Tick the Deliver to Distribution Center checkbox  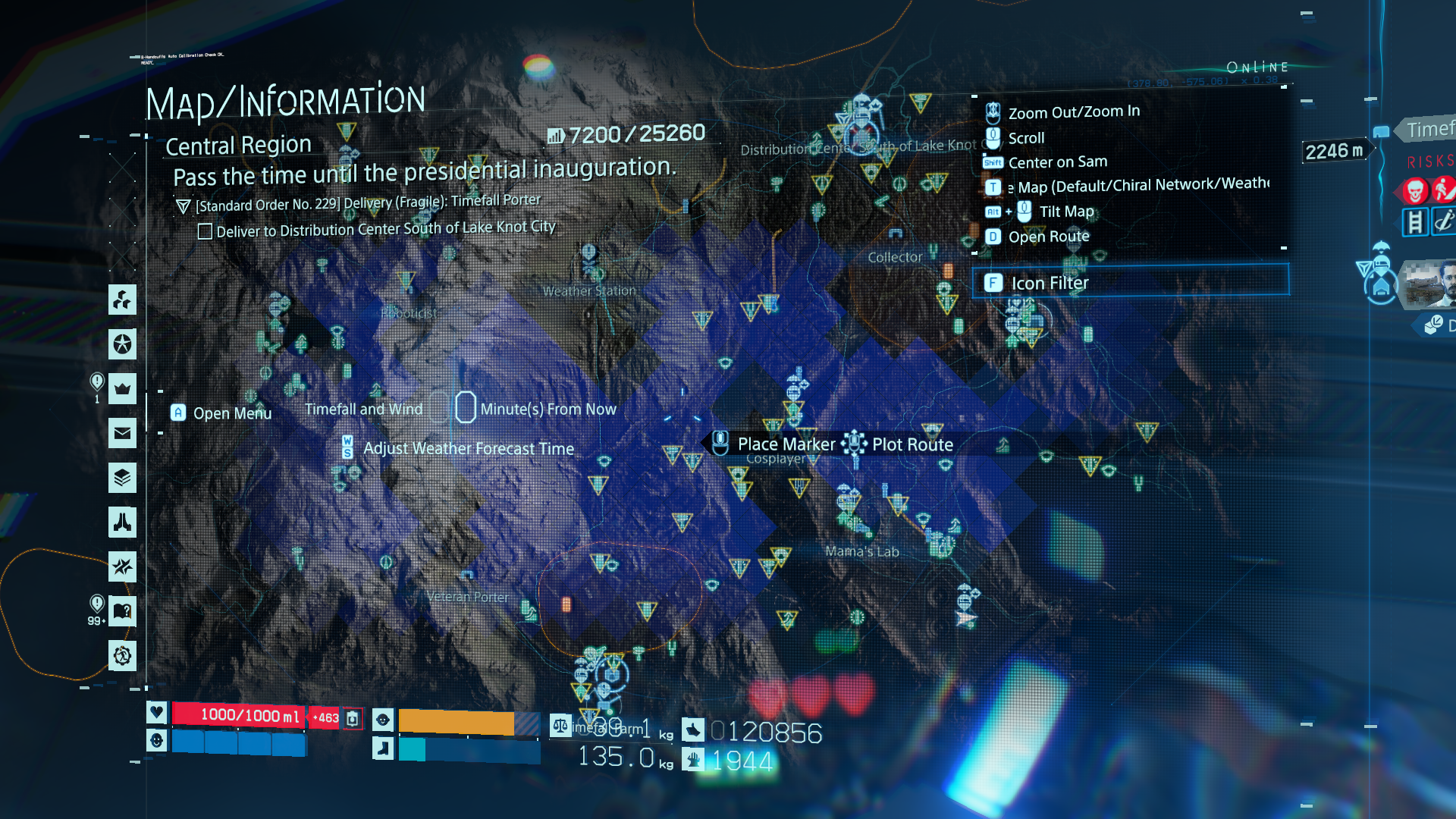(205, 231)
